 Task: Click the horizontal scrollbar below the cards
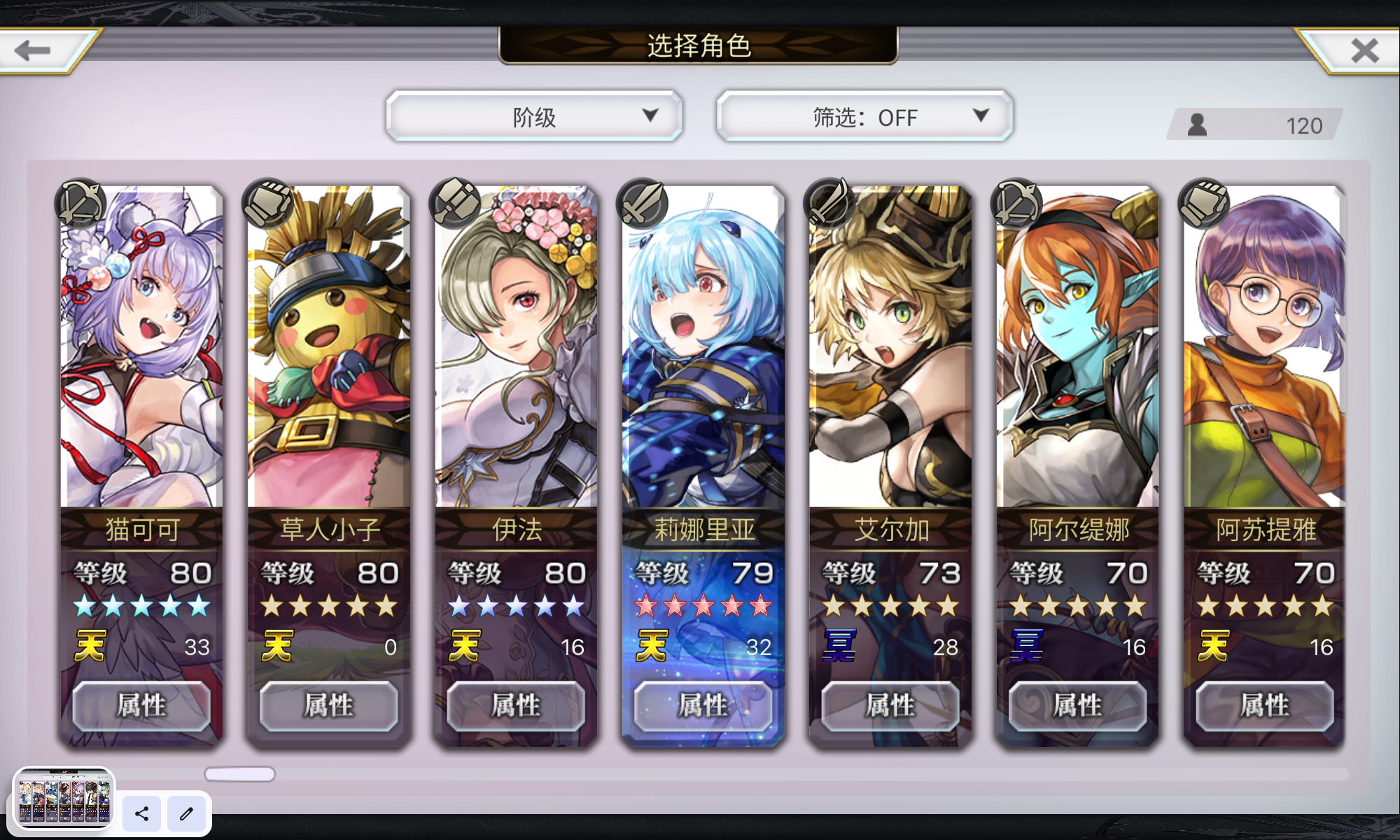[238, 773]
